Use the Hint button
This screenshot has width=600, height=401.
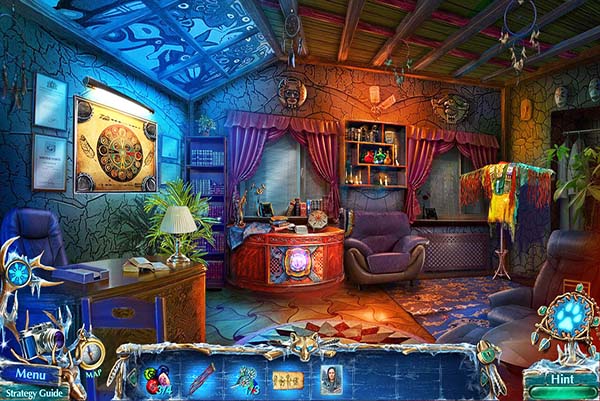coord(562,379)
